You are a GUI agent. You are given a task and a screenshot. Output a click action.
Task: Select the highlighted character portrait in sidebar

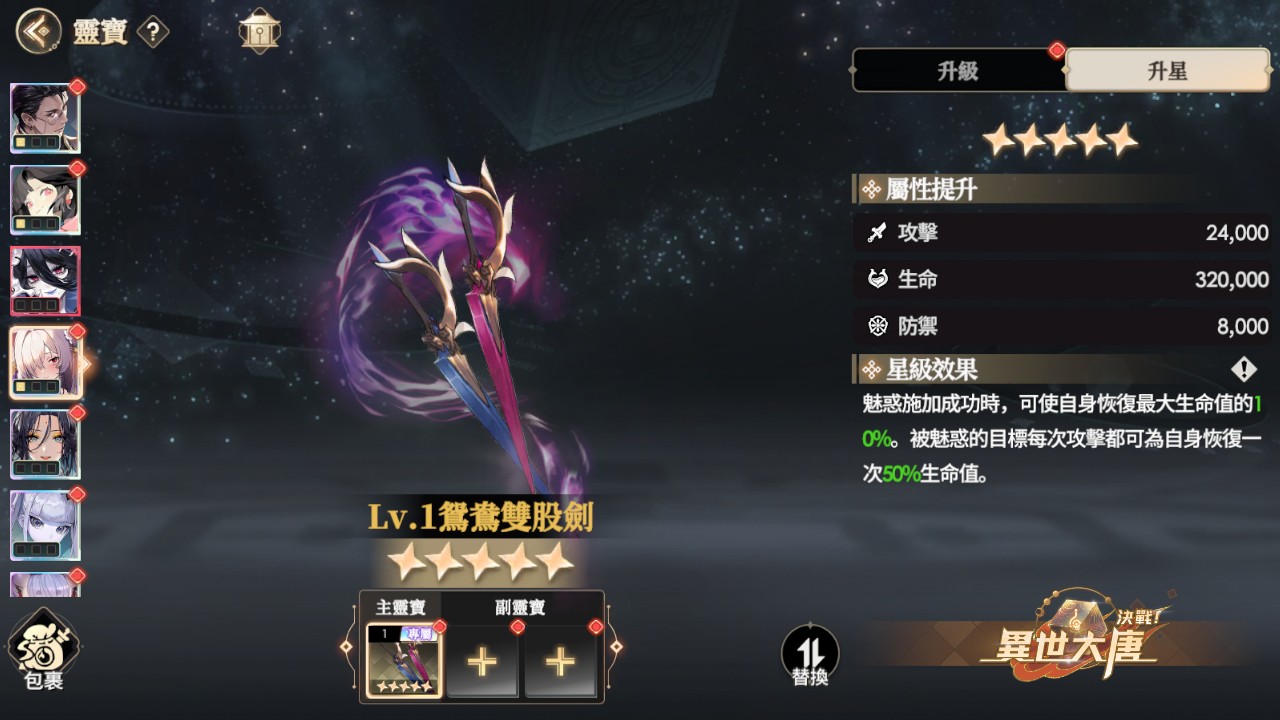(44, 362)
